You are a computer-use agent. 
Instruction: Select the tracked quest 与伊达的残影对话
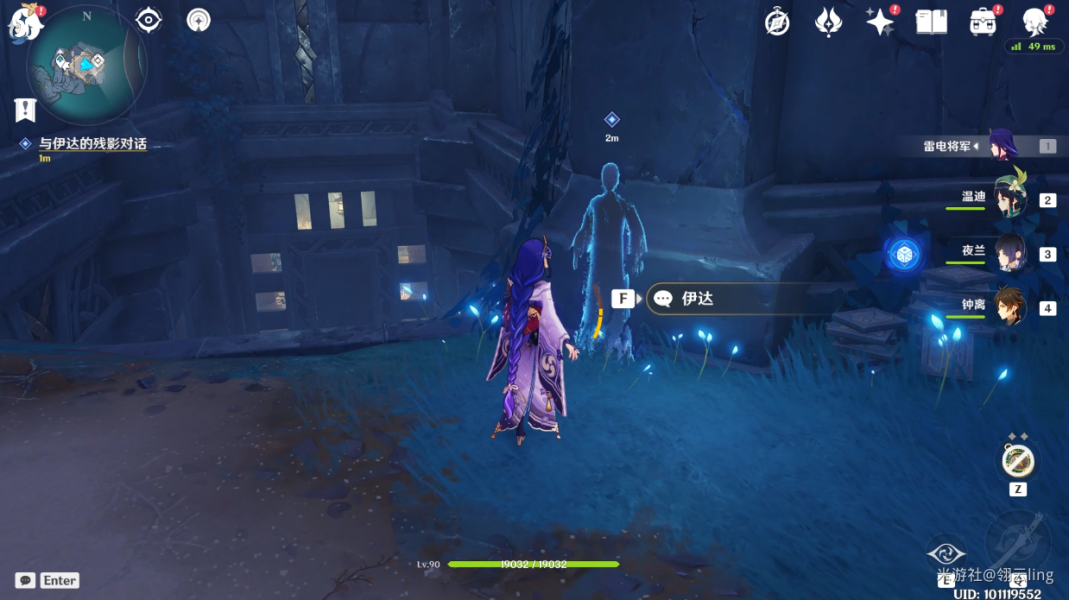(x=92, y=144)
